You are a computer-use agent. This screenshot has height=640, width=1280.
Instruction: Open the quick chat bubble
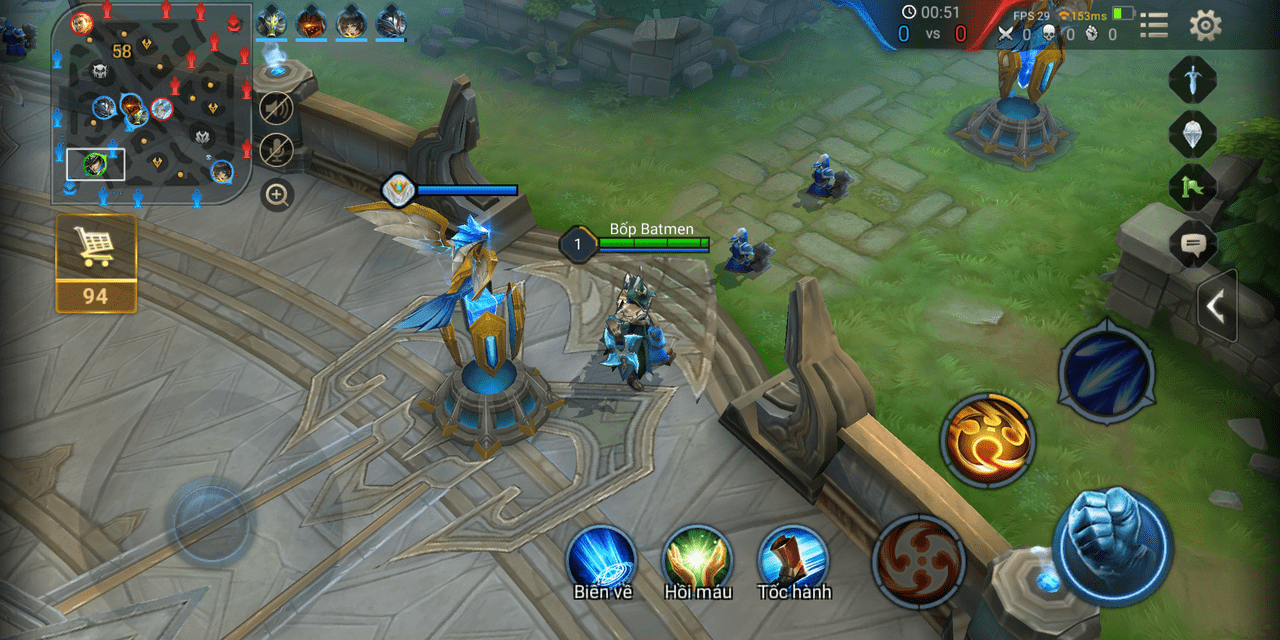point(1192,242)
